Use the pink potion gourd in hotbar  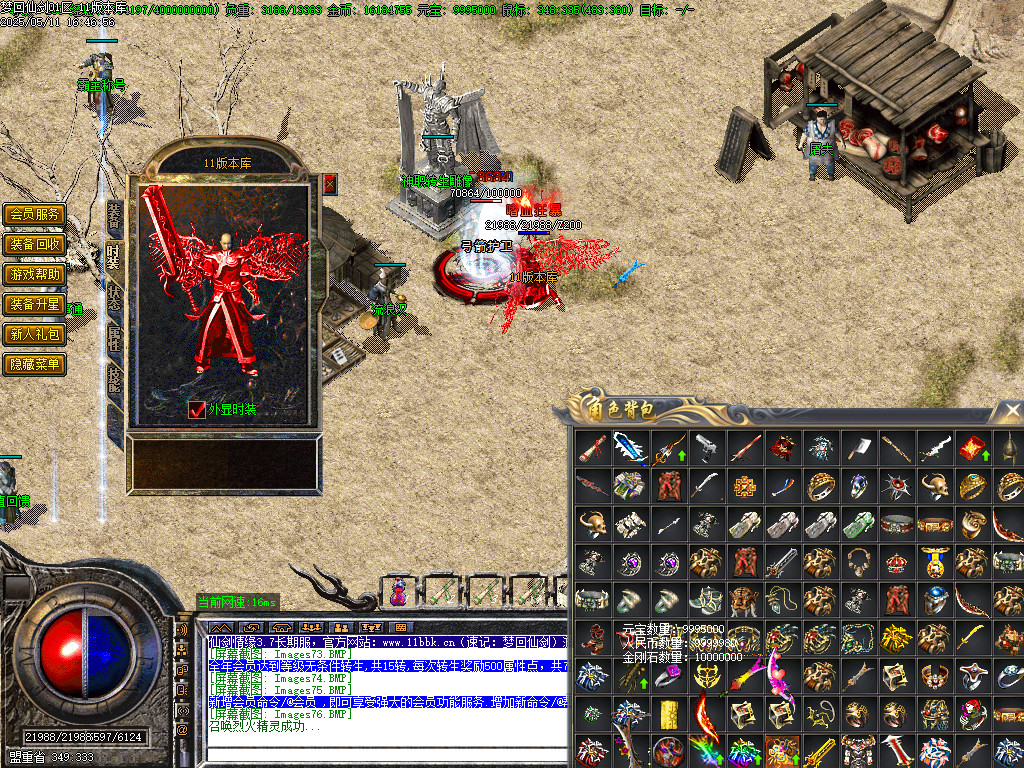pyautogui.click(x=398, y=591)
